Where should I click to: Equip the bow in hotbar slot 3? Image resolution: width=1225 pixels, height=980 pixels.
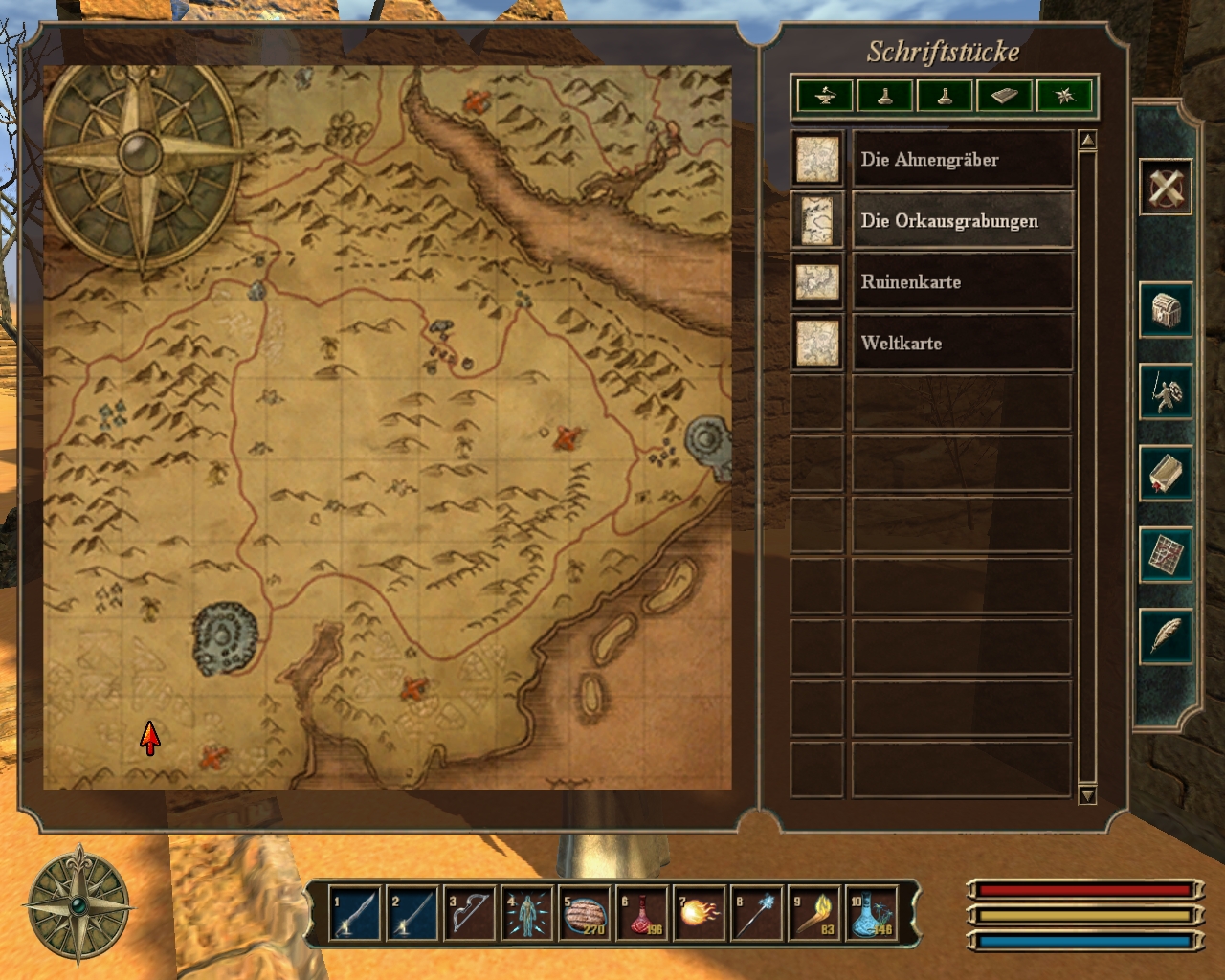coord(470,914)
